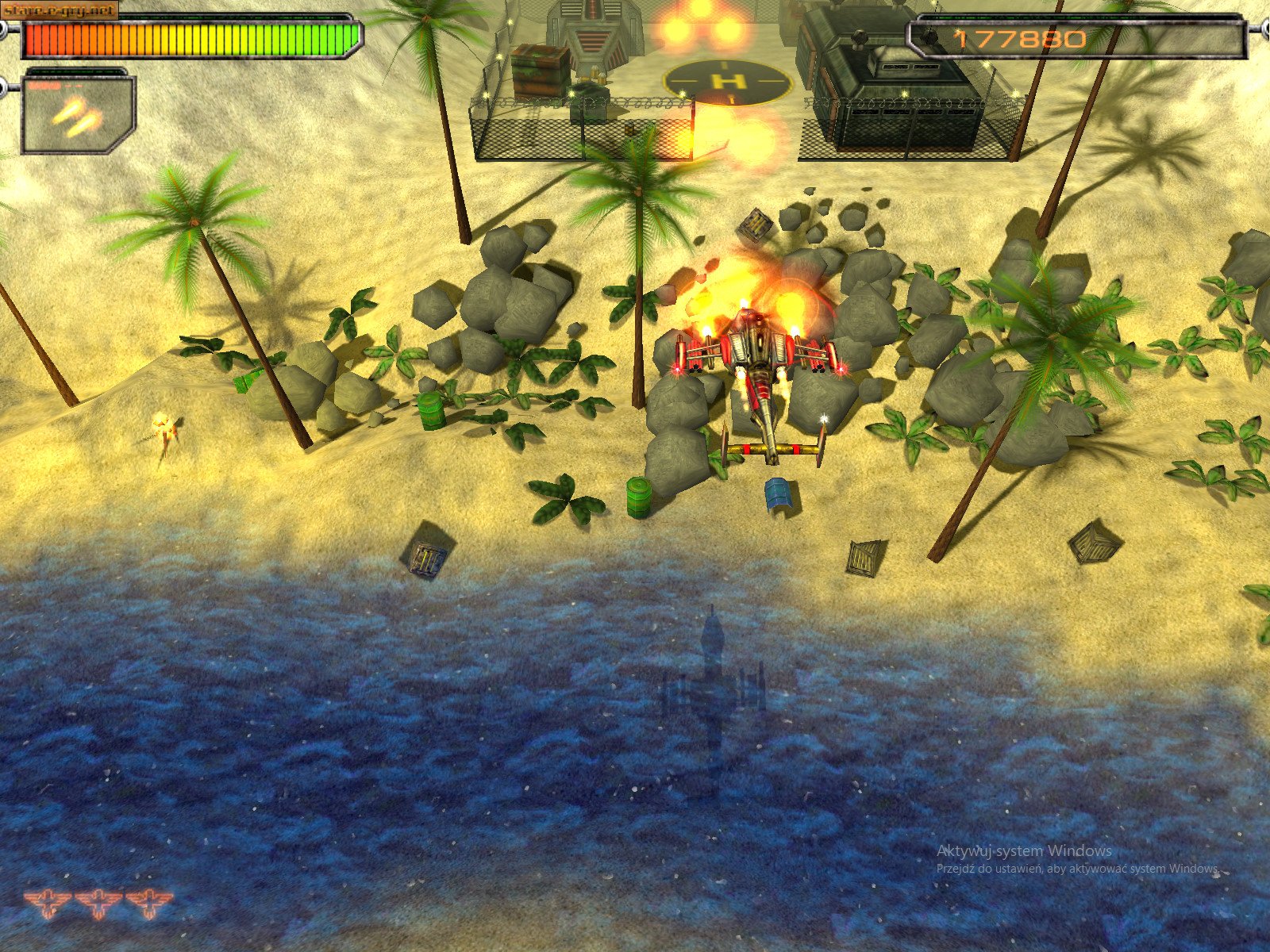The width and height of the screenshot is (1270, 952).
Task: Click the weapon status panel showing missile icons
Action: (x=75, y=115)
